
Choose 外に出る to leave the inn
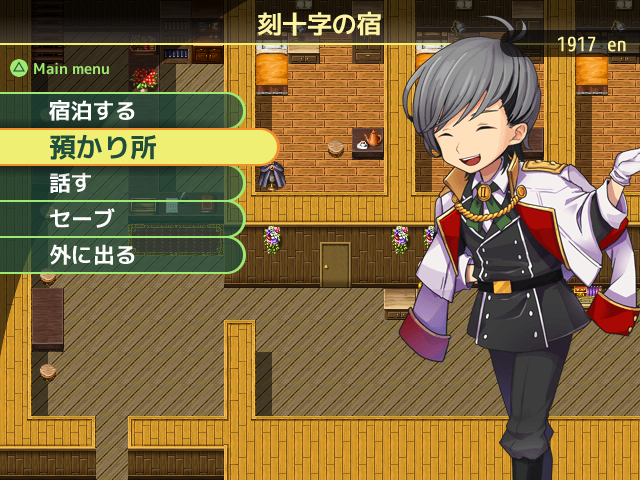pos(120,255)
